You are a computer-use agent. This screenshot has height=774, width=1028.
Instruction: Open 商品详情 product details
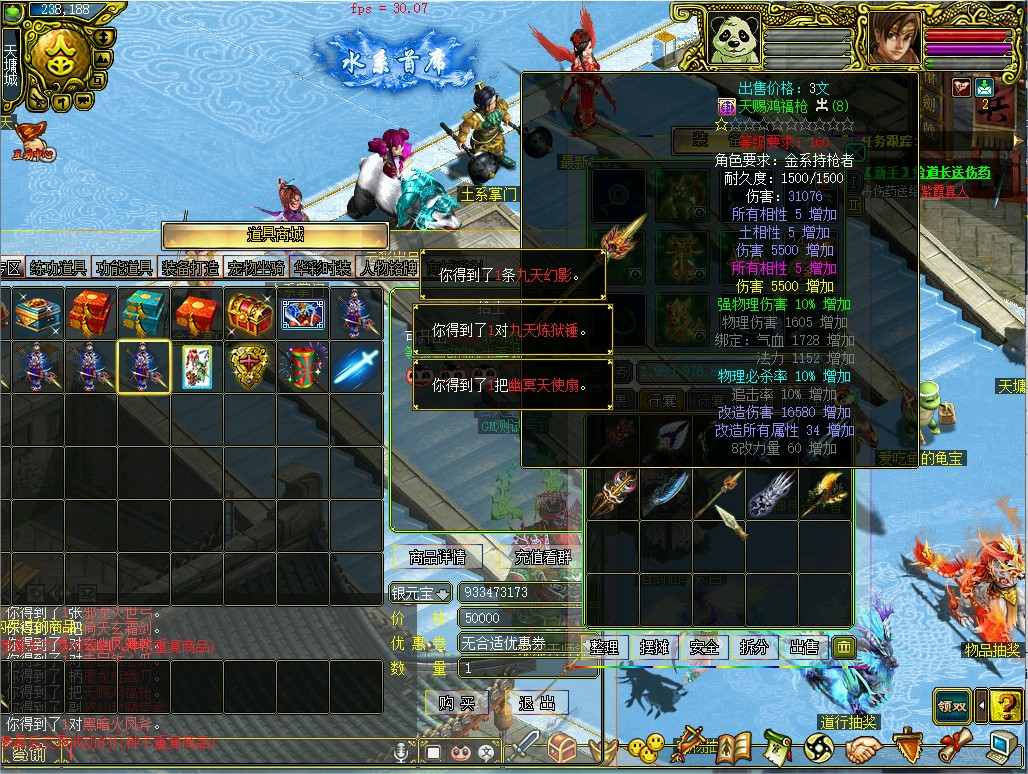(x=438, y=557)
